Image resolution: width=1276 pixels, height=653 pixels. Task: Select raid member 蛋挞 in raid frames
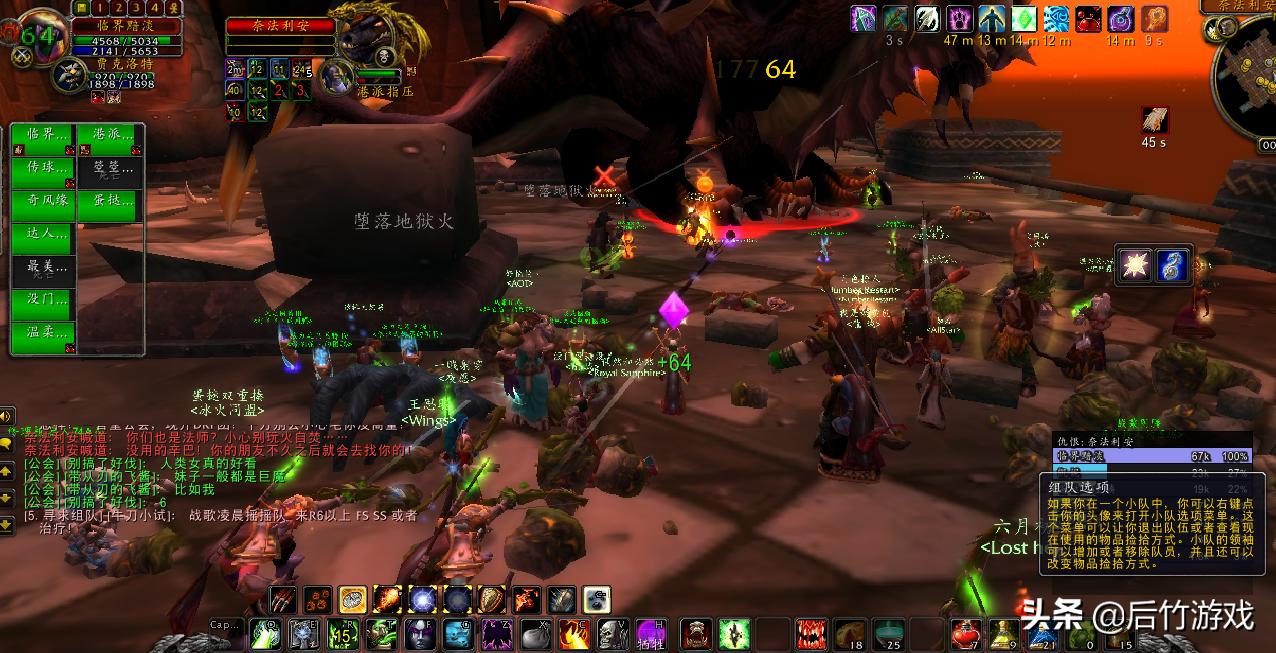[x=111, y=201]
